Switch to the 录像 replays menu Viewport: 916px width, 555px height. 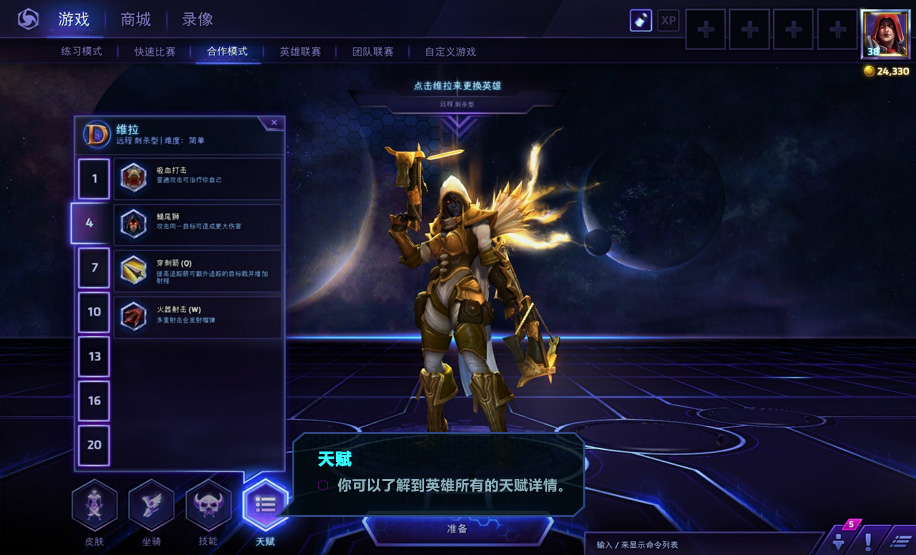(x=197, y=19)
